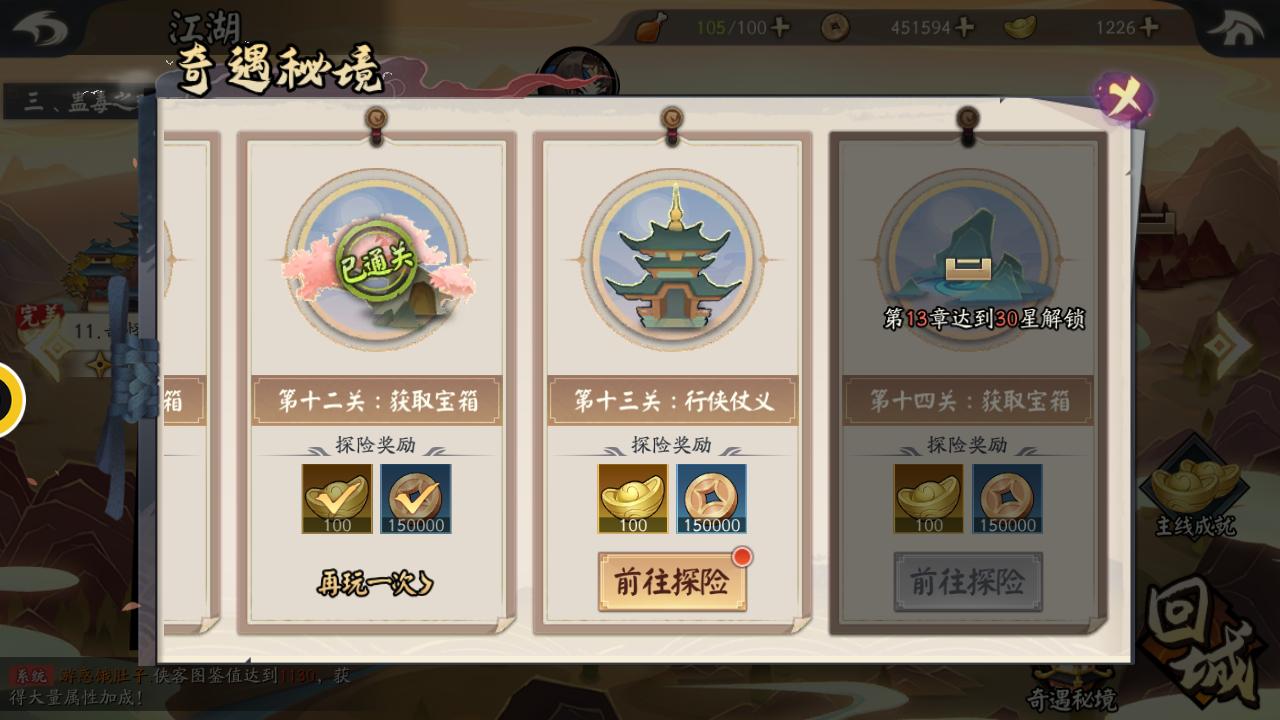This screenshot has height=720, width=1280.
Task: Select the 100 gold ingot reward on stage thirteen
Action: click(x=632, y=498)
